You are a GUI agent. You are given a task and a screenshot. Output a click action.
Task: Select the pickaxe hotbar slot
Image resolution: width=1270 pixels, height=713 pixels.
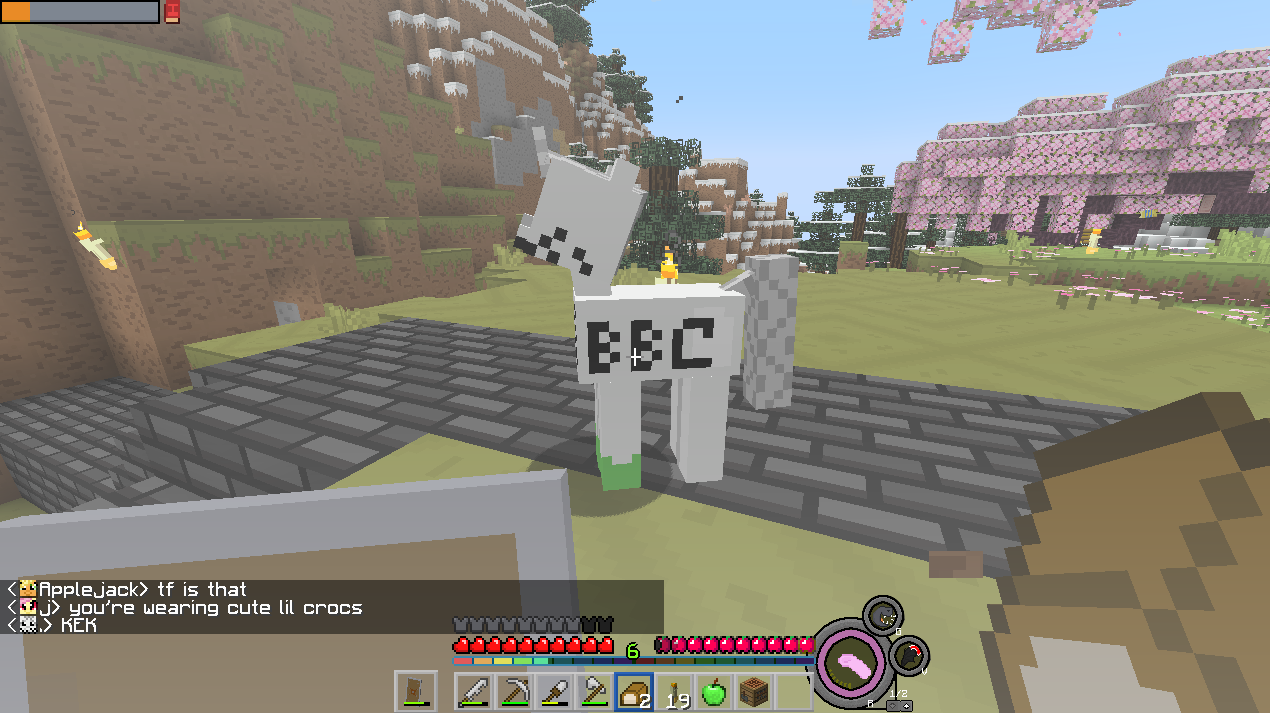click(514, 692)
